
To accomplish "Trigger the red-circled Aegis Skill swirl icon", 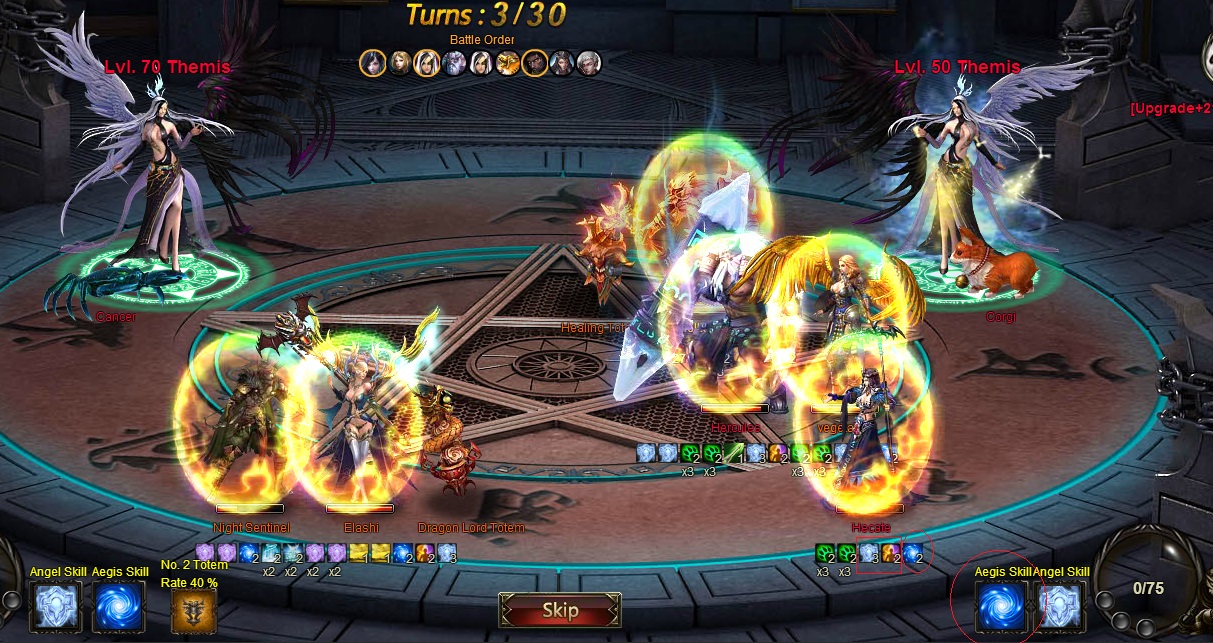I will (1001, 607).
